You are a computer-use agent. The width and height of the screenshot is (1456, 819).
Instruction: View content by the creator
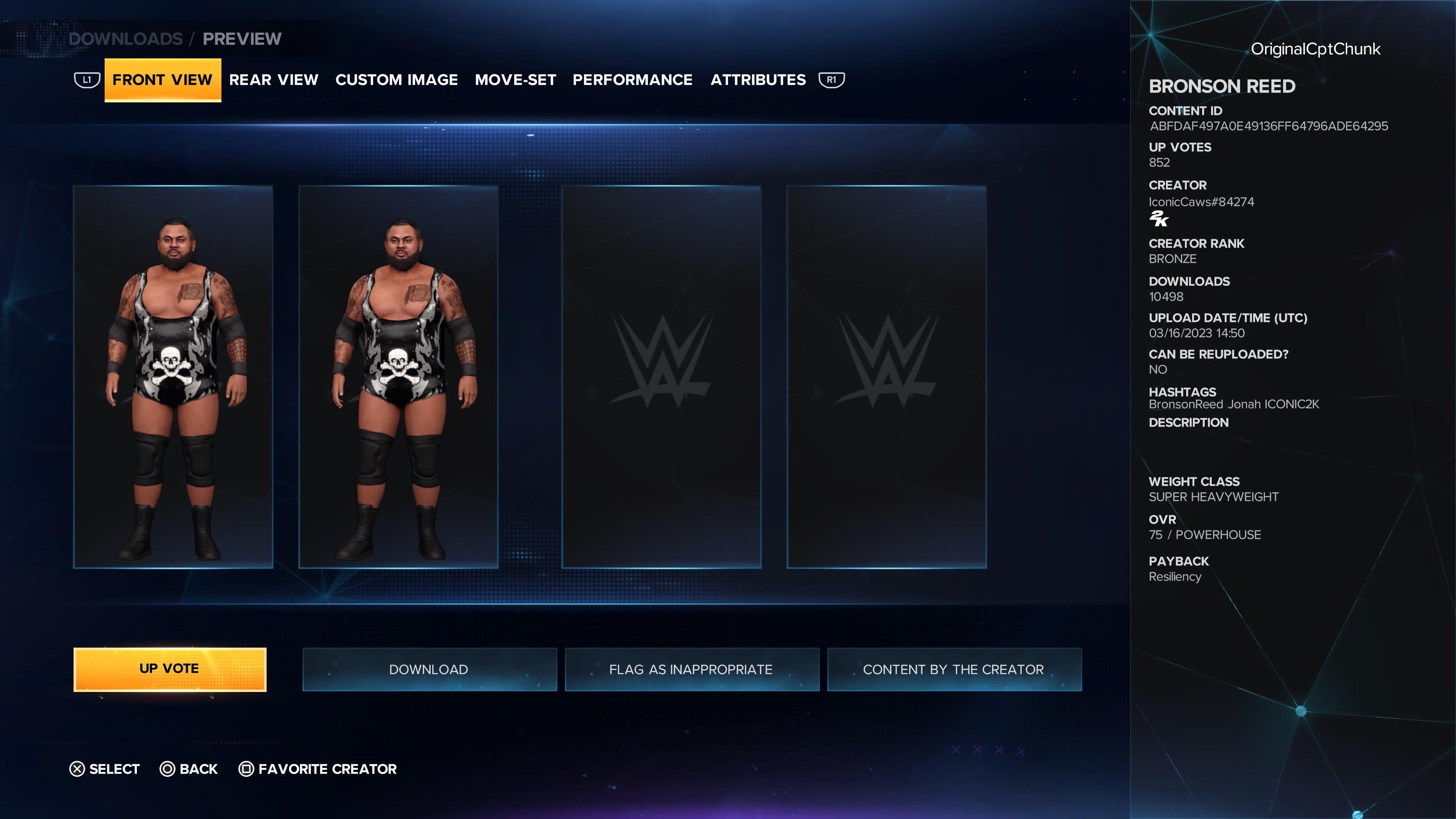coord(954,669)
